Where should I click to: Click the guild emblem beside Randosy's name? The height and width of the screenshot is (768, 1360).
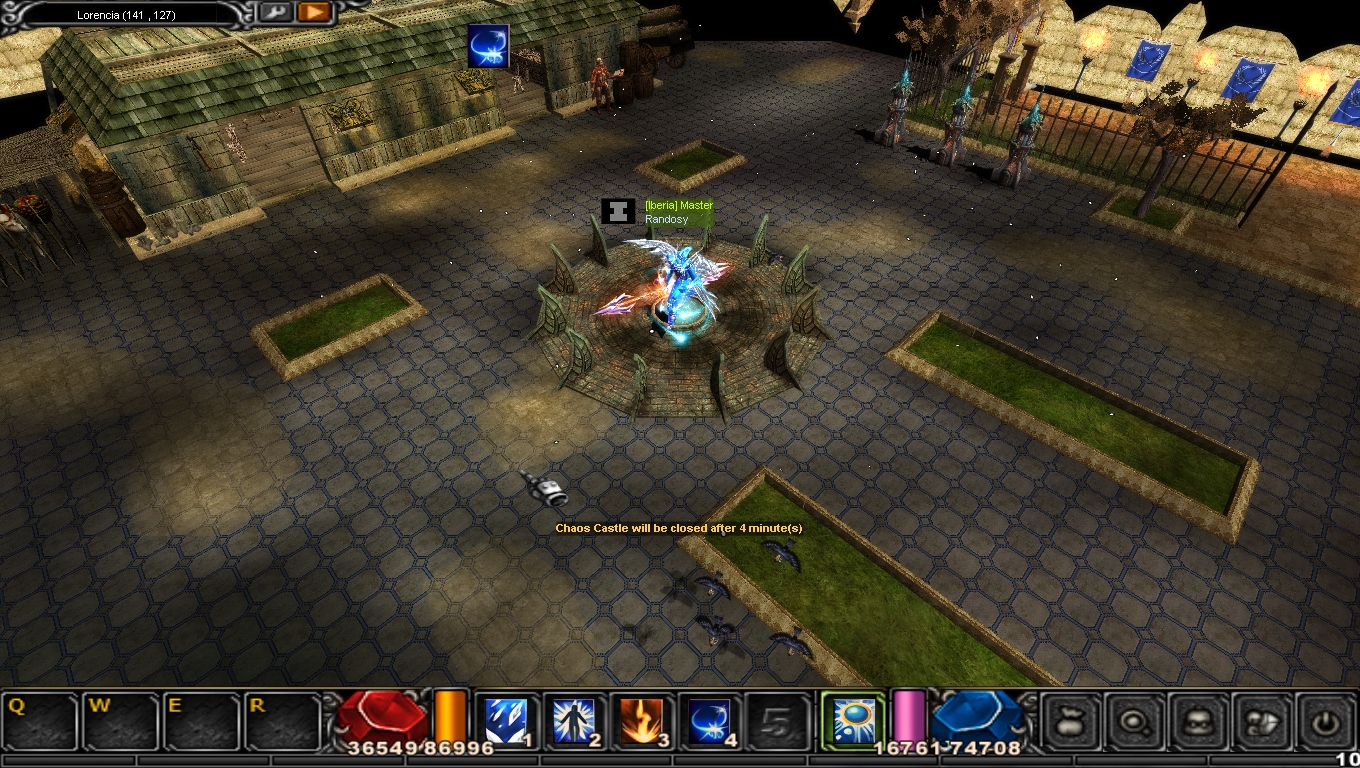click(618, 212)
